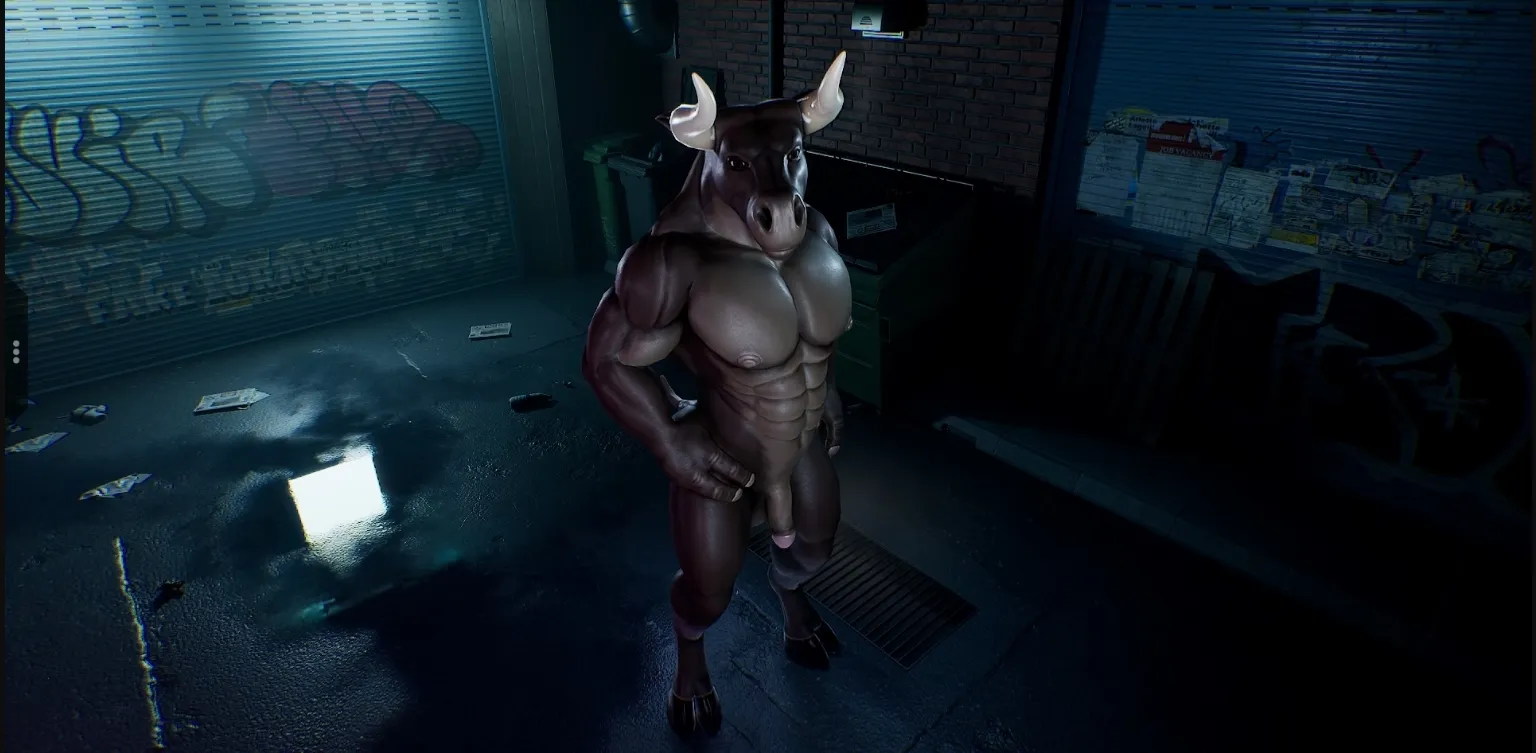This screenshot has height=753, width=1536.
Task: Open the three-dot side panel handle
Action: (16, 351)
